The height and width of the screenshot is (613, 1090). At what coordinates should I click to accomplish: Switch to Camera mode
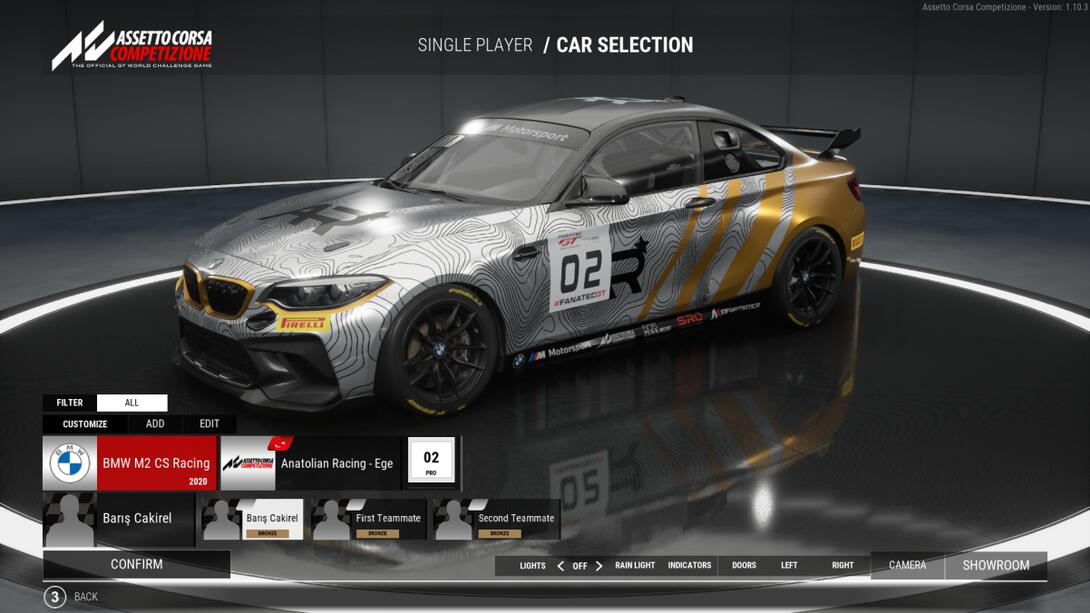[907, 566]
